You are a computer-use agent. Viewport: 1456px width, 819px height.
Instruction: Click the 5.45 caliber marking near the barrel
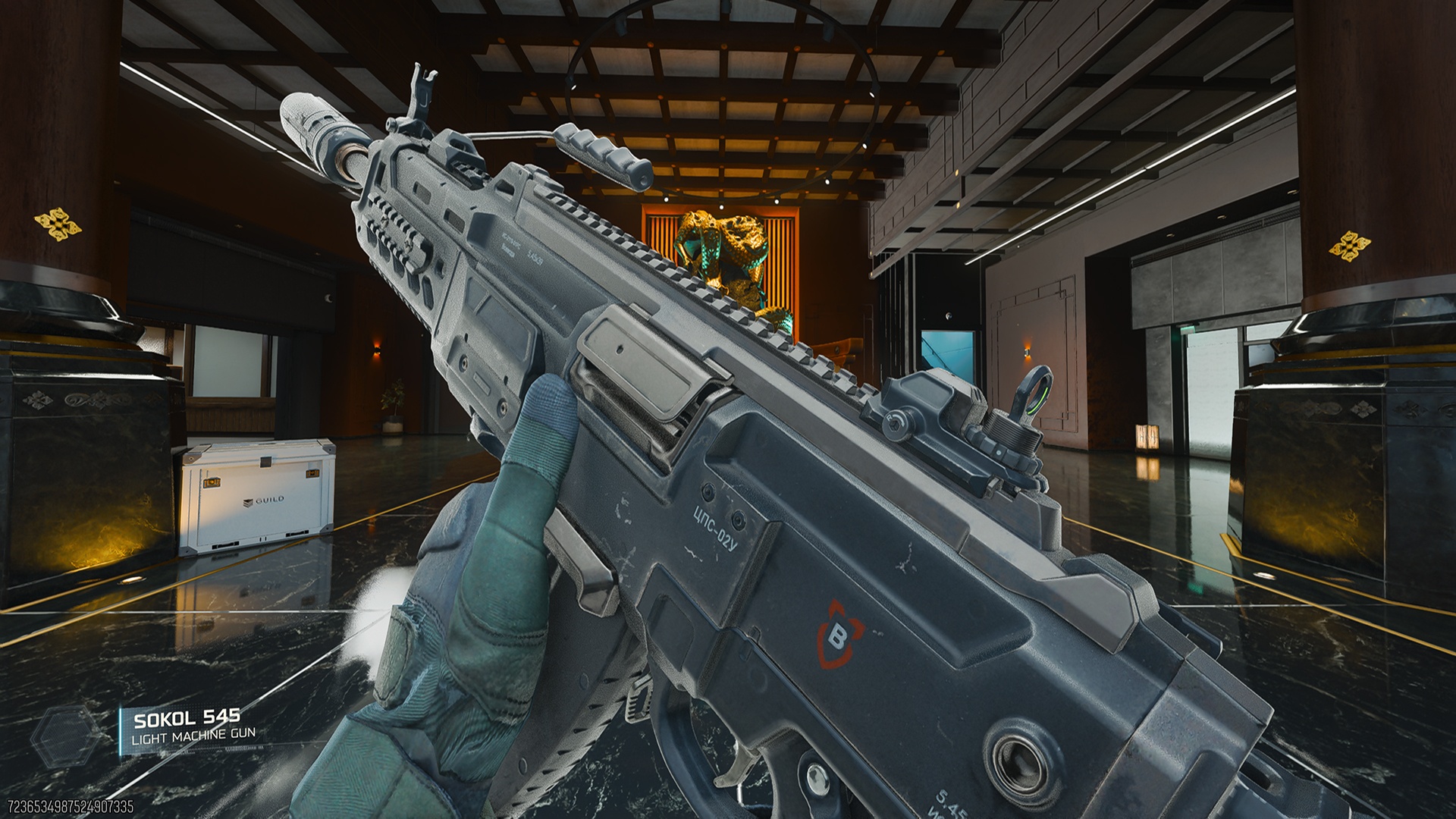click(x=536, y=258)
